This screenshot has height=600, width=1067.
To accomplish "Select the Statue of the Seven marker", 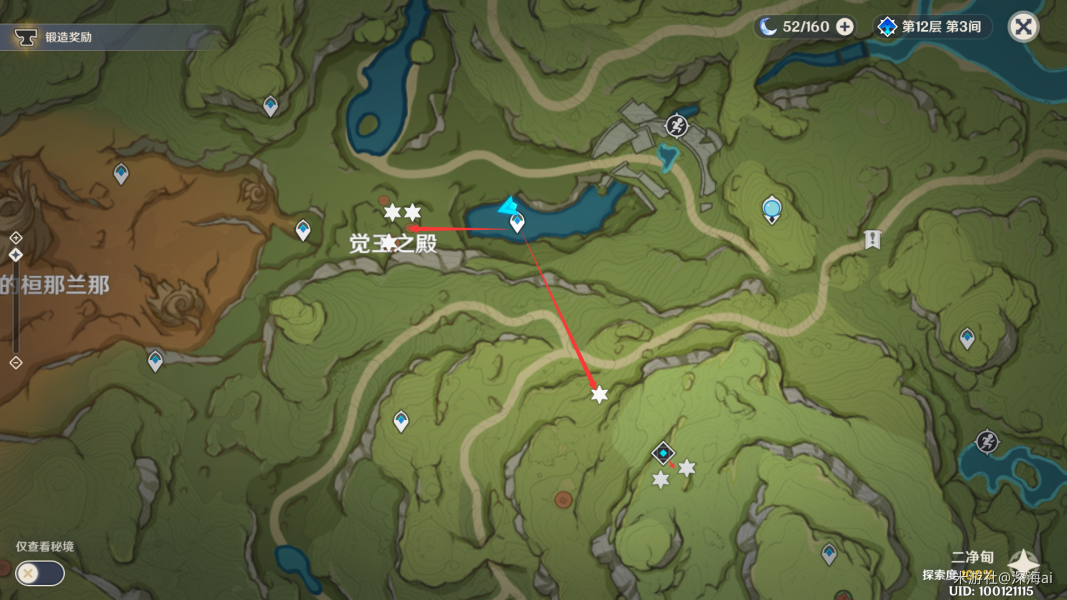I will coord(772,210).
